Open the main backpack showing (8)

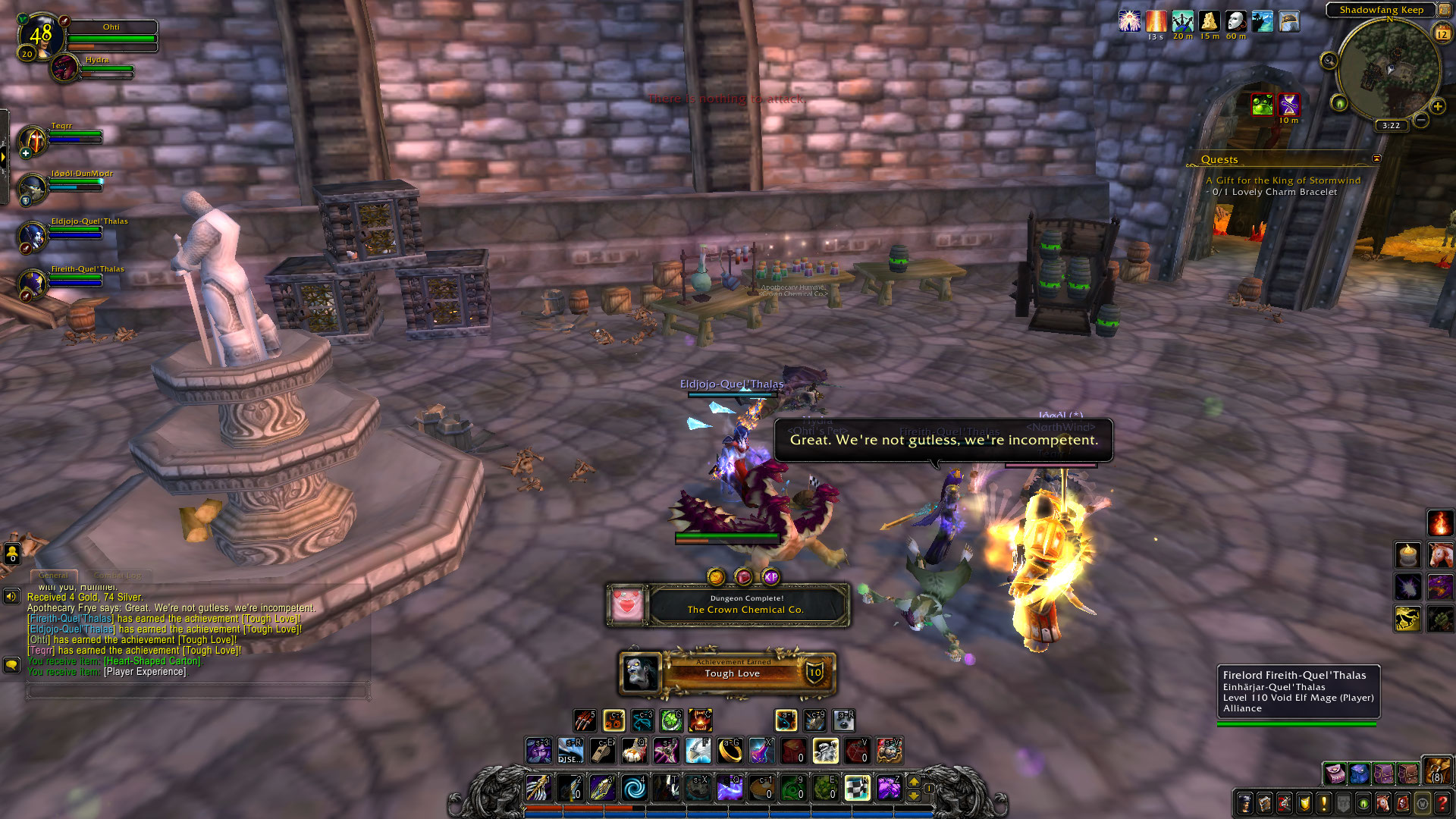[x=1437, y=771]
